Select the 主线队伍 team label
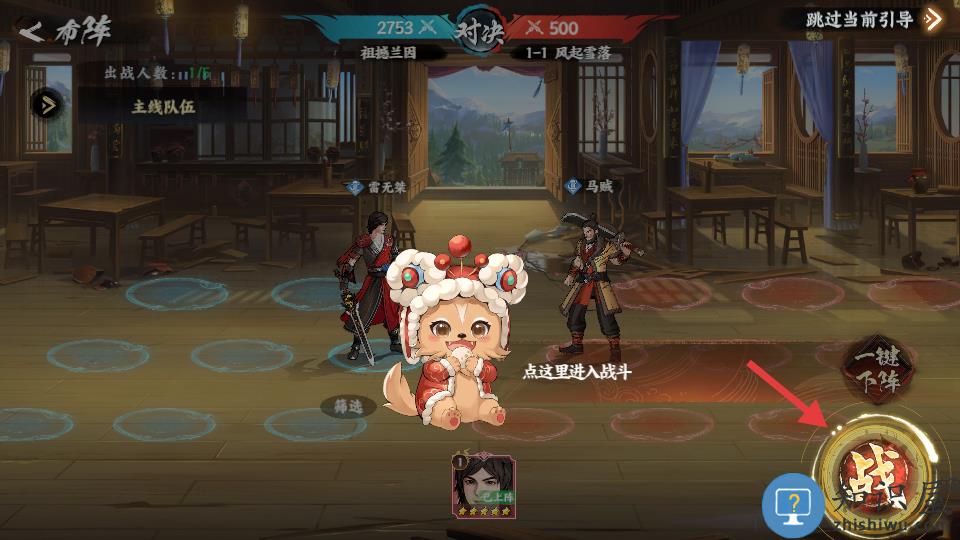This screenshot has height=540, width=960. tap(163, 106)
